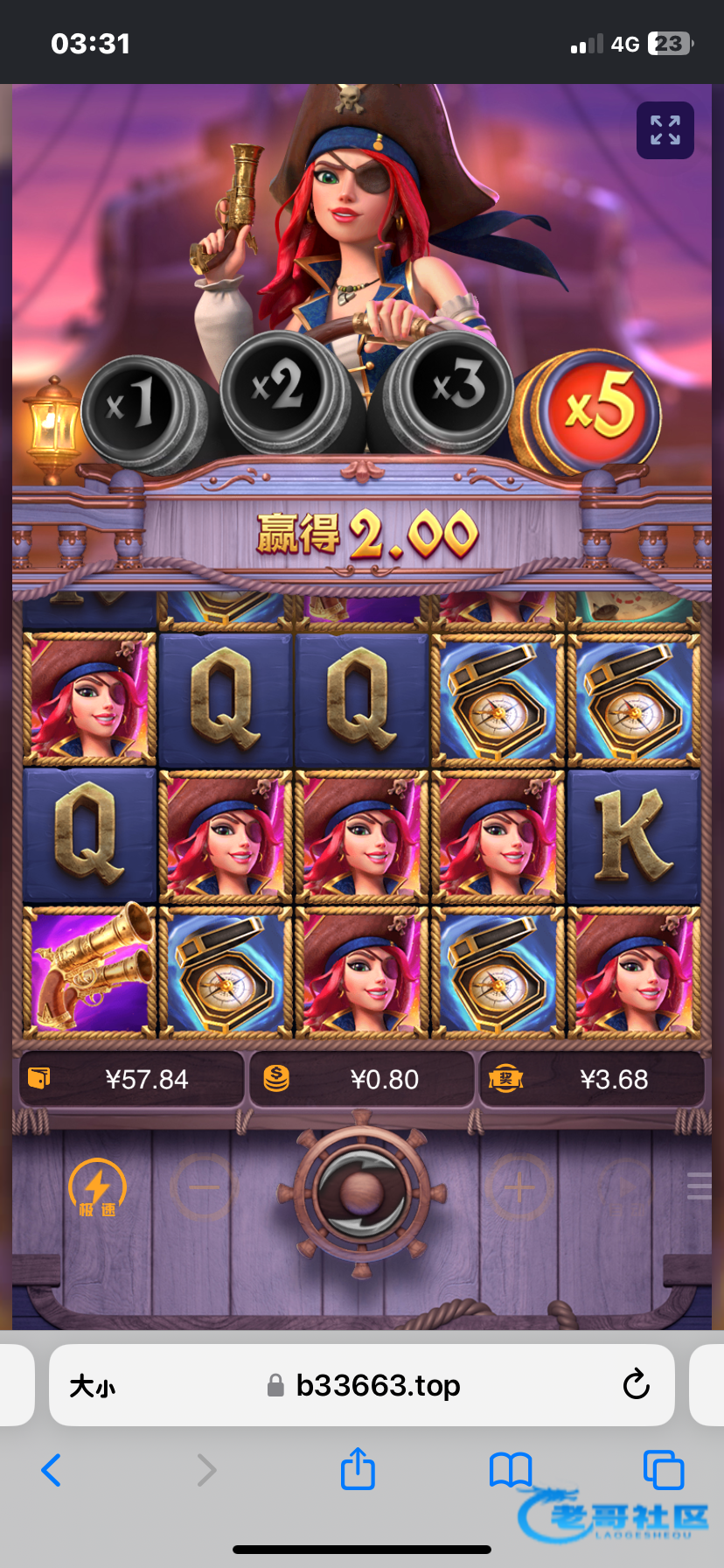Open the 大小 text size menu
724x1568 pixels.
click(93, 1386)
